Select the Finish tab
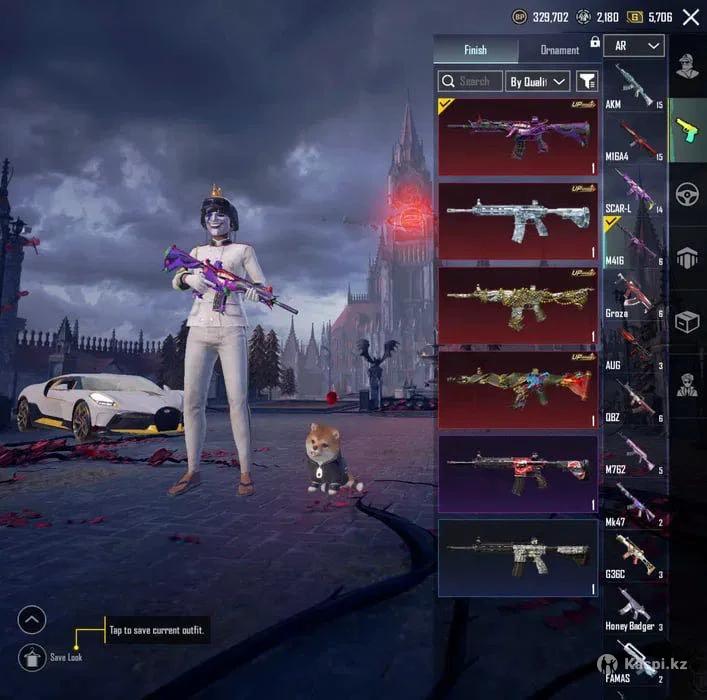Viewport: 707px width, 700px height. coord(475,50)
